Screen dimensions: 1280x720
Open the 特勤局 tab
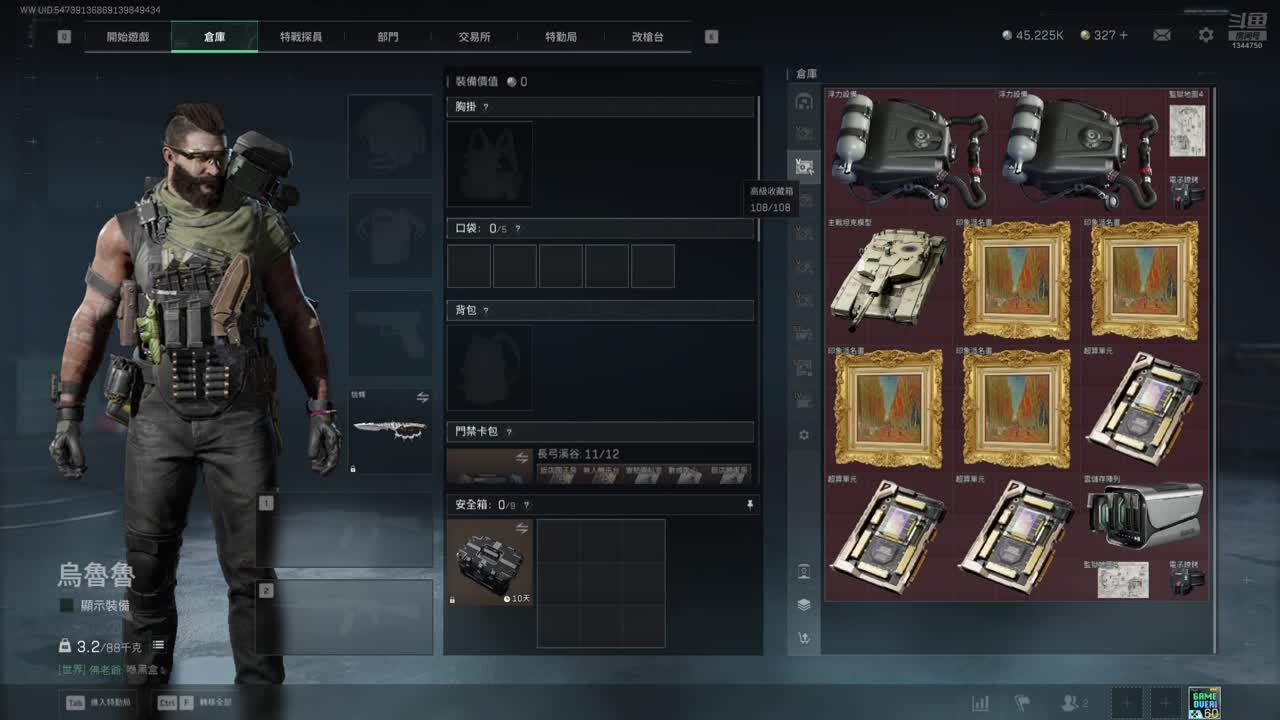561,37
